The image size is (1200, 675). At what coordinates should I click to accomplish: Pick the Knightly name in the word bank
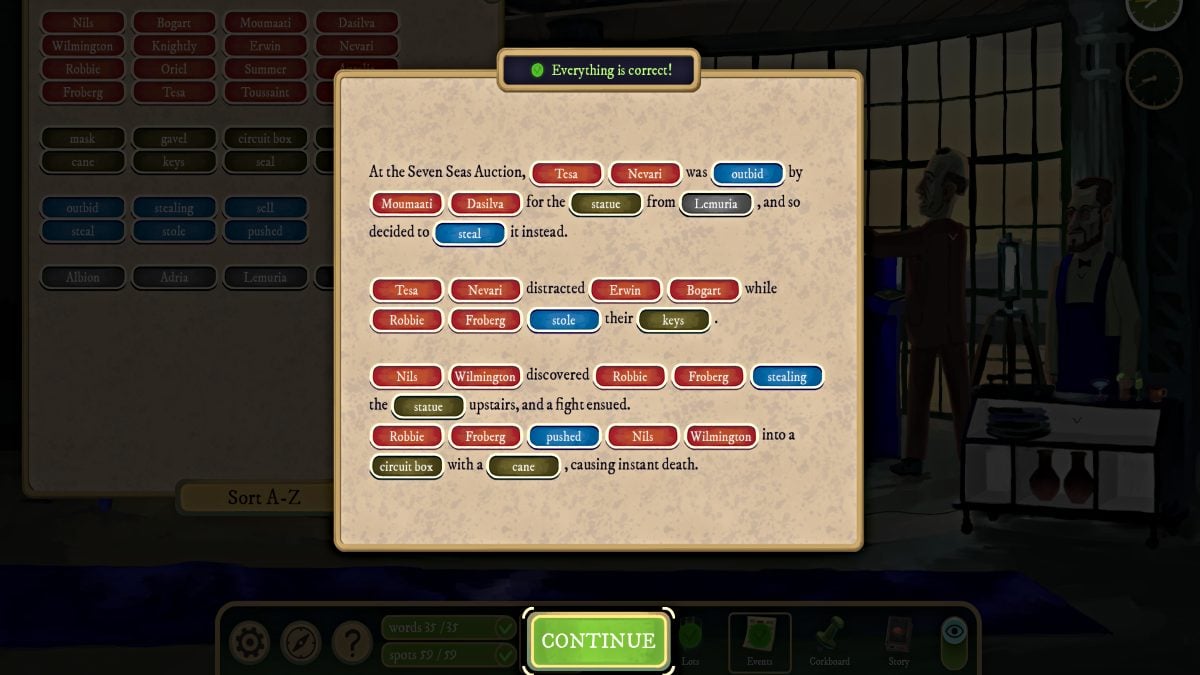(x=174, y=46)
